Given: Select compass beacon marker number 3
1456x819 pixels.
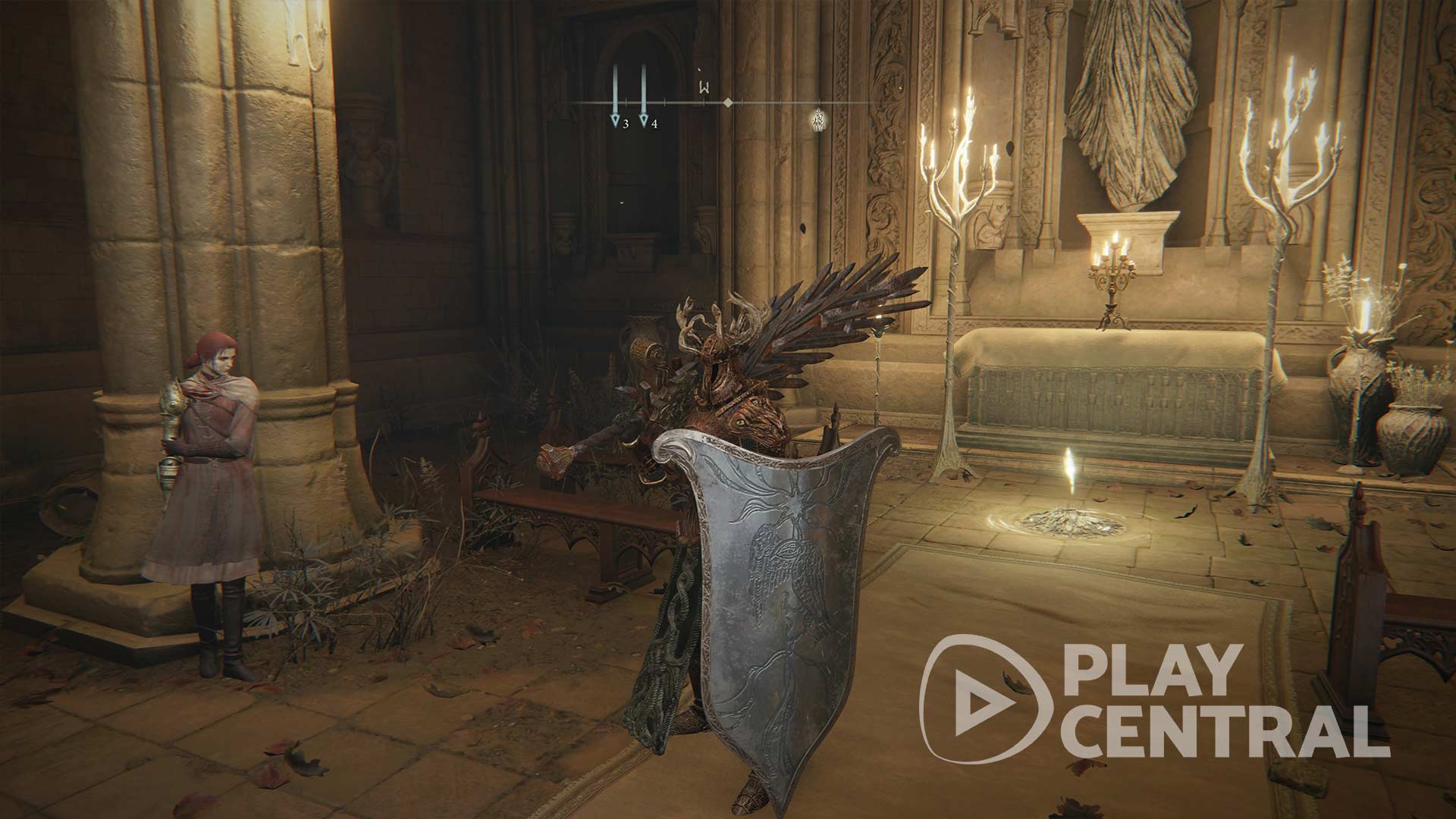Looking at the screenshot, I should [x=616, y=119].
